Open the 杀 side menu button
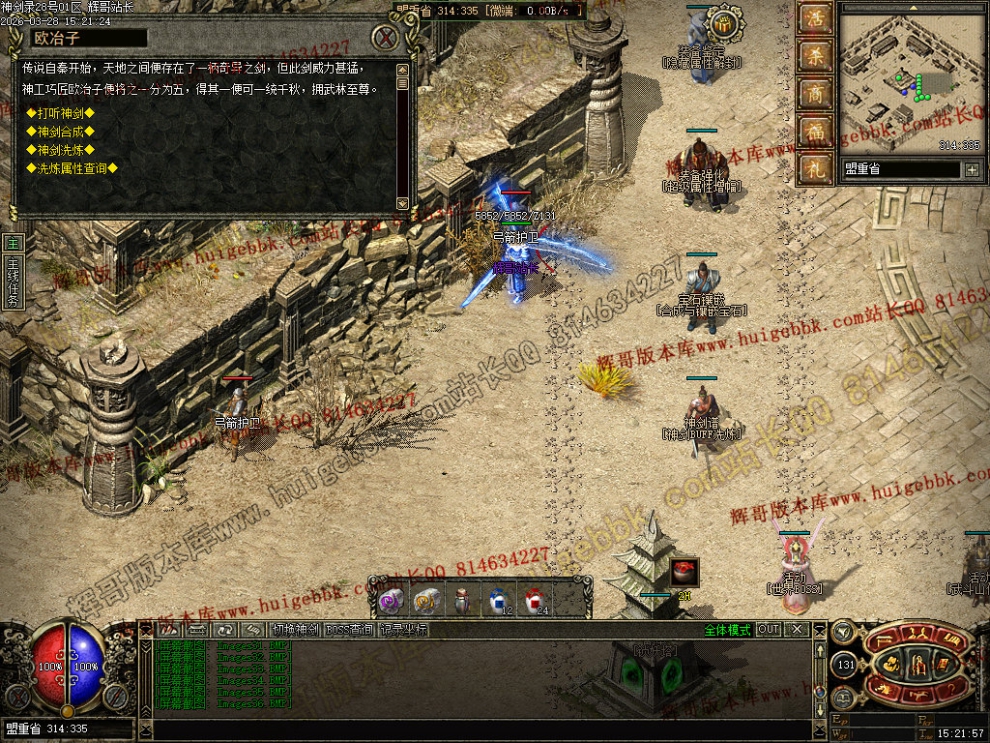 [815, 58]
